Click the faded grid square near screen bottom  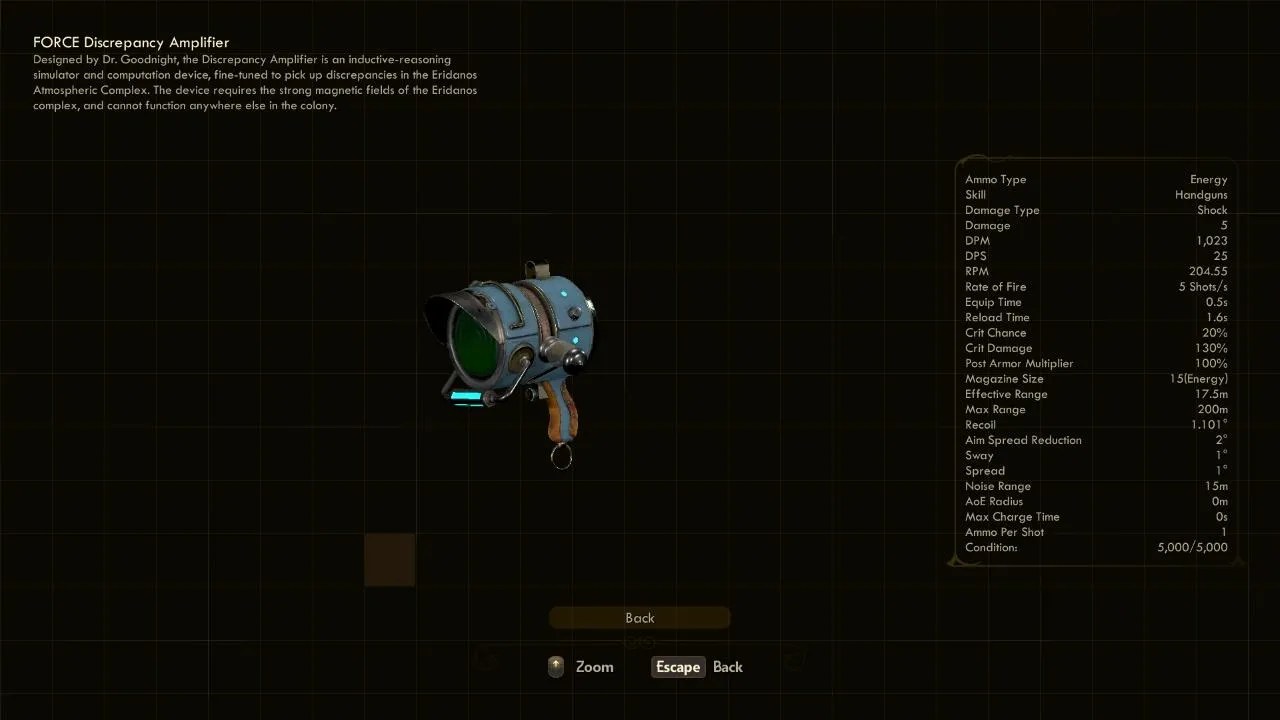point(389,560)
